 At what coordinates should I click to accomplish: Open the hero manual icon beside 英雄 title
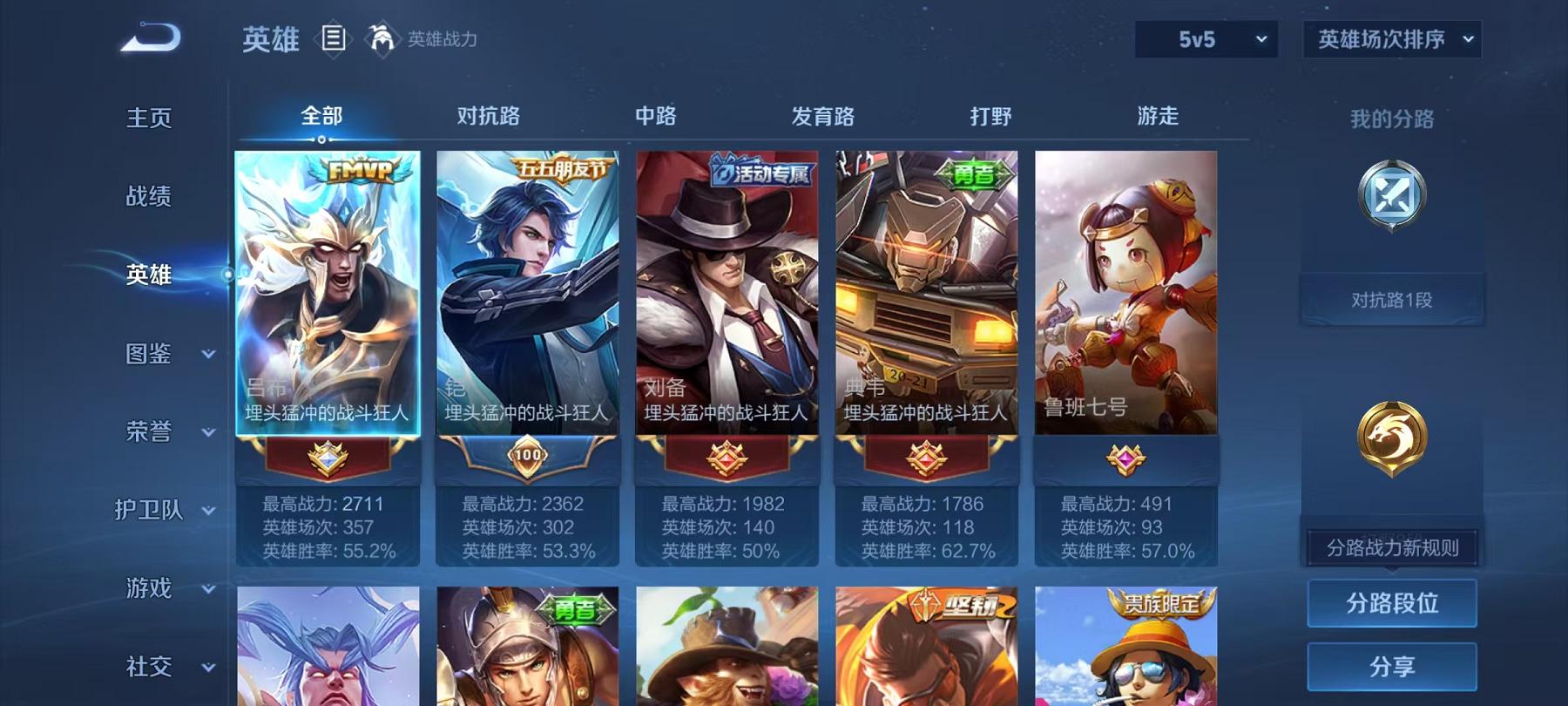point(334,38)
